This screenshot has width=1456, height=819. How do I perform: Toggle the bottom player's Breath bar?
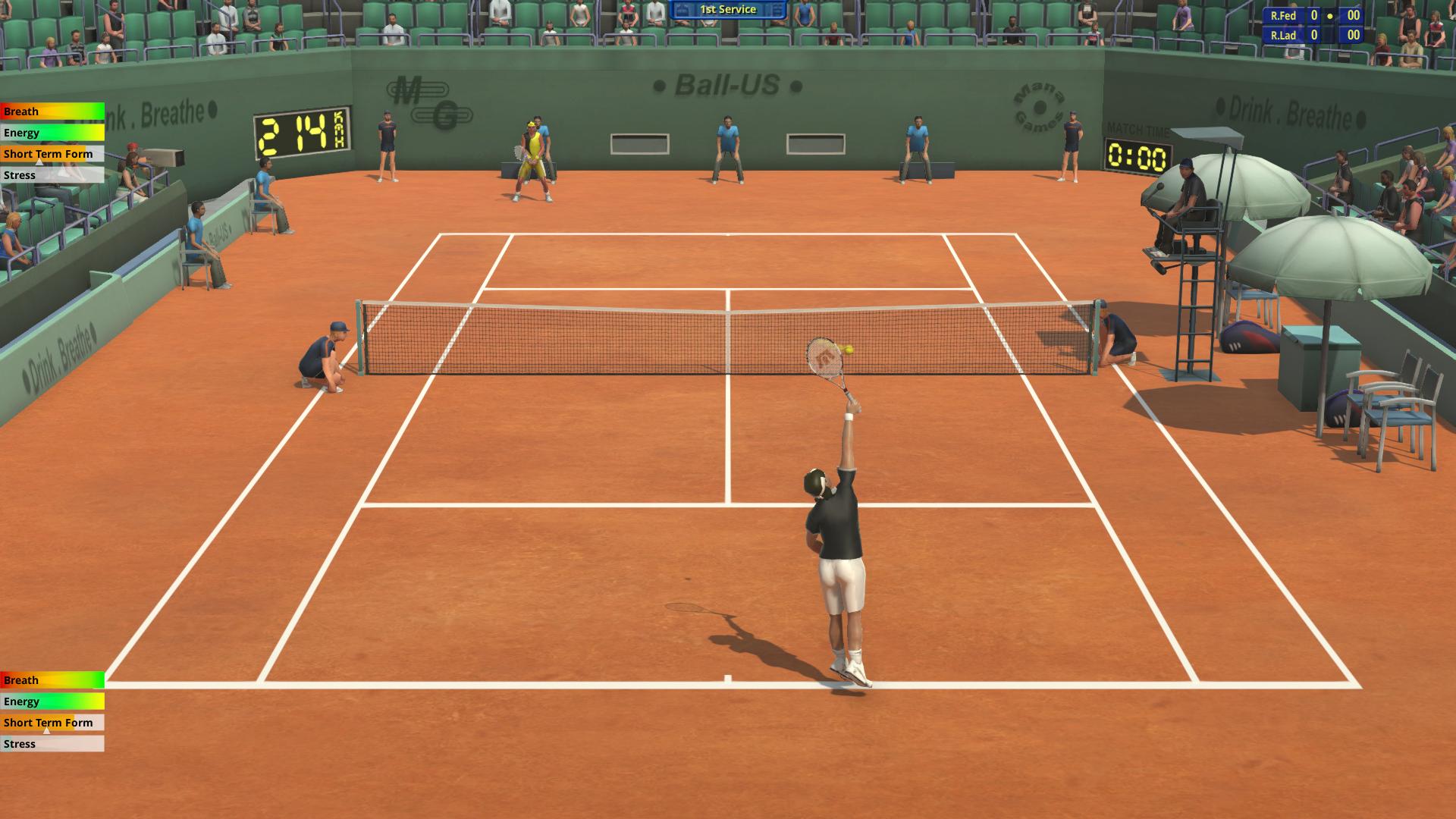(51, 680)
